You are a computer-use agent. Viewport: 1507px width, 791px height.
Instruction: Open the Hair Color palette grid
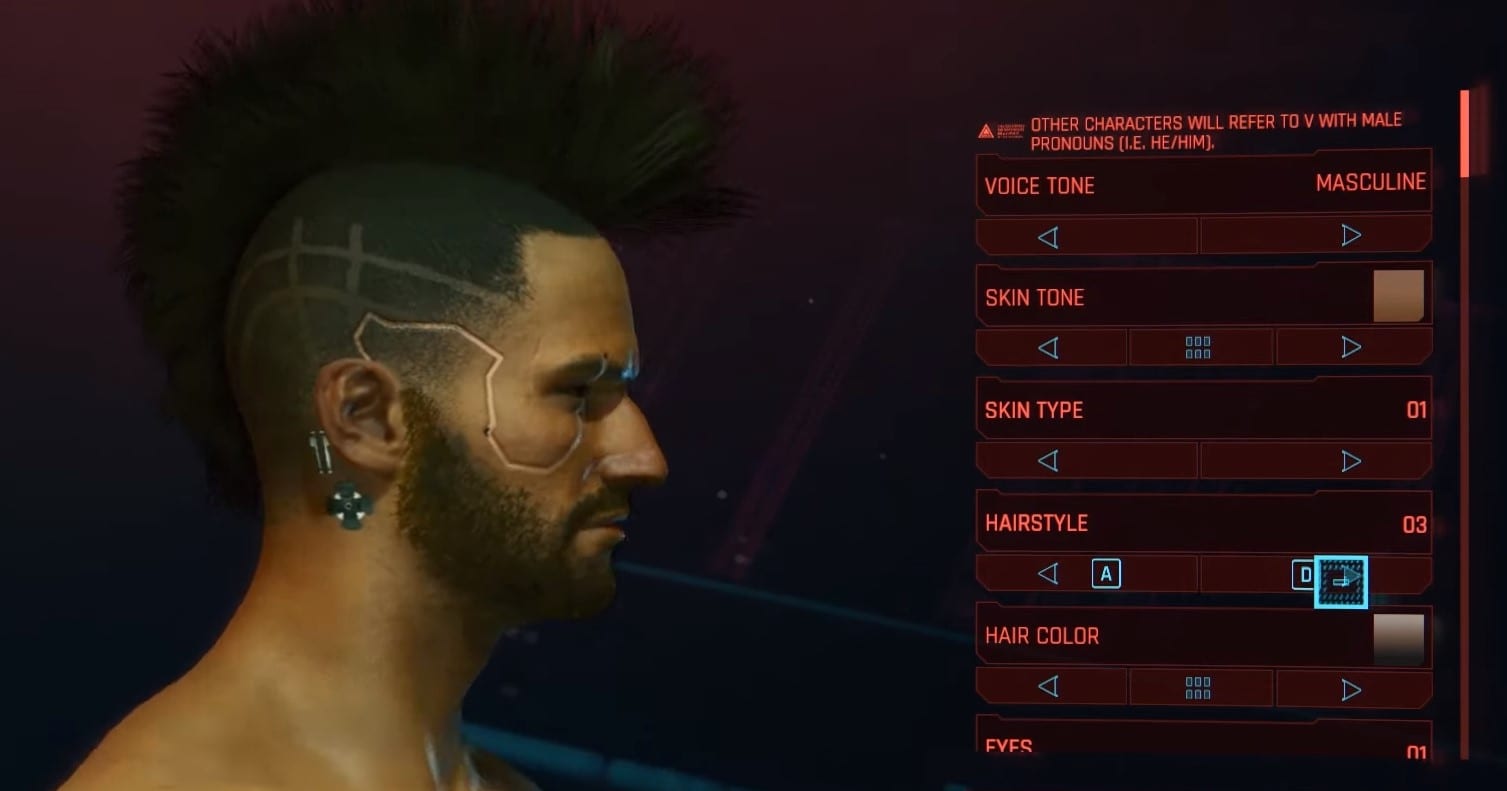[1200, 688]
